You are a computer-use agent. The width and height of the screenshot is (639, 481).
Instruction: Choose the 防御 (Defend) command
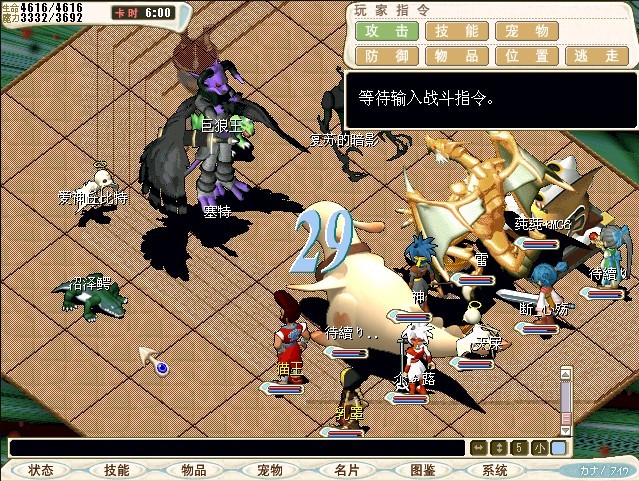pos(385,56)
